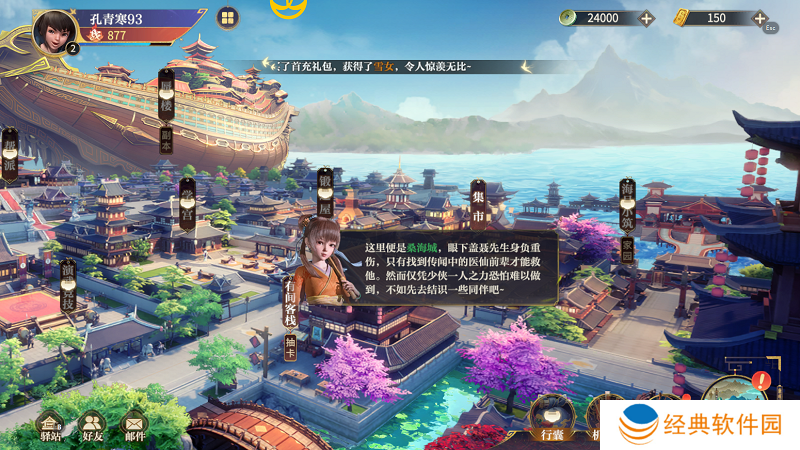Open the four-square grid menu button
800x450 pixels.
[x=227, y=18]
